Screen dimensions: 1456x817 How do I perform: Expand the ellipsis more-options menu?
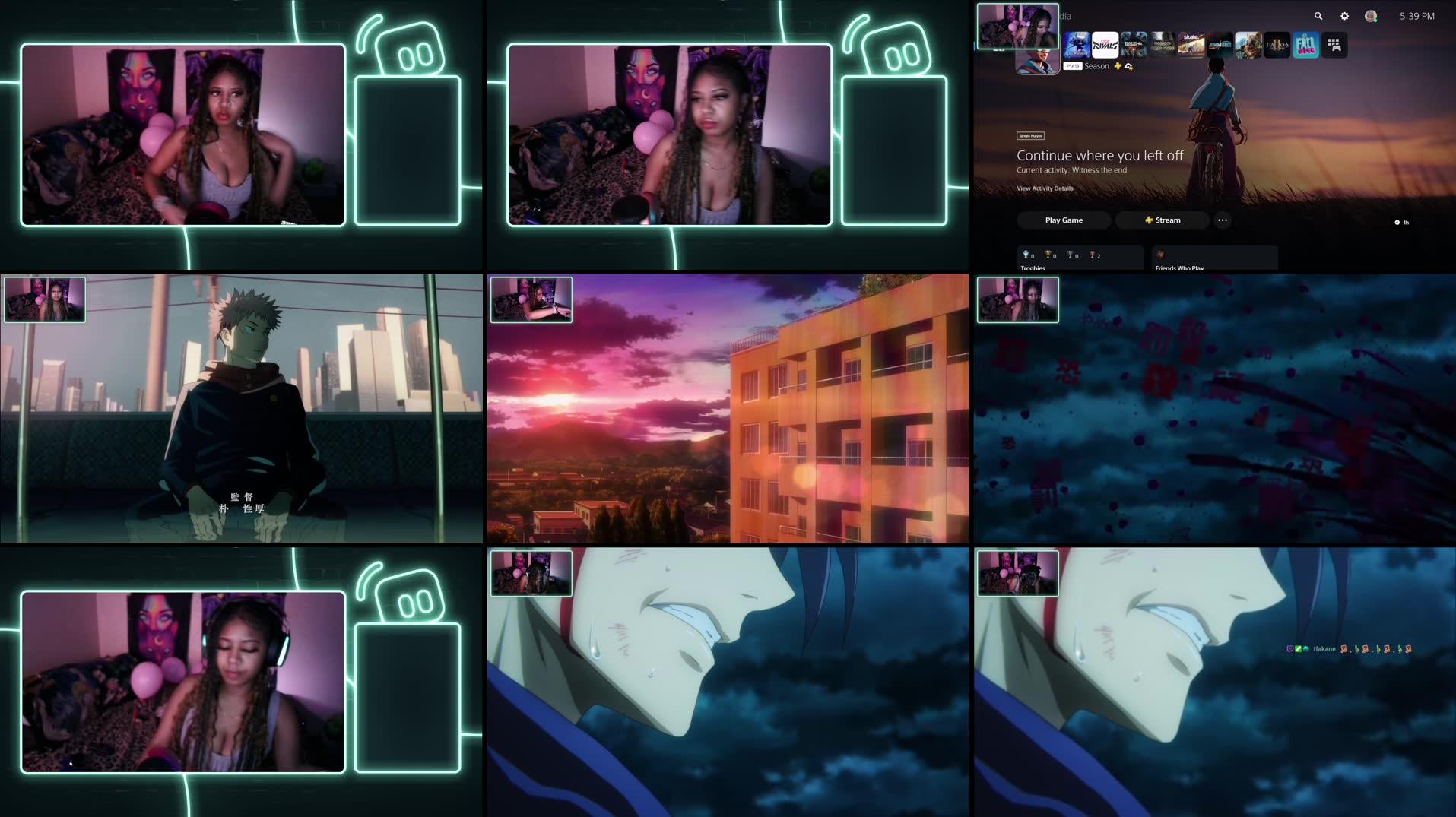click(1223, 220)
